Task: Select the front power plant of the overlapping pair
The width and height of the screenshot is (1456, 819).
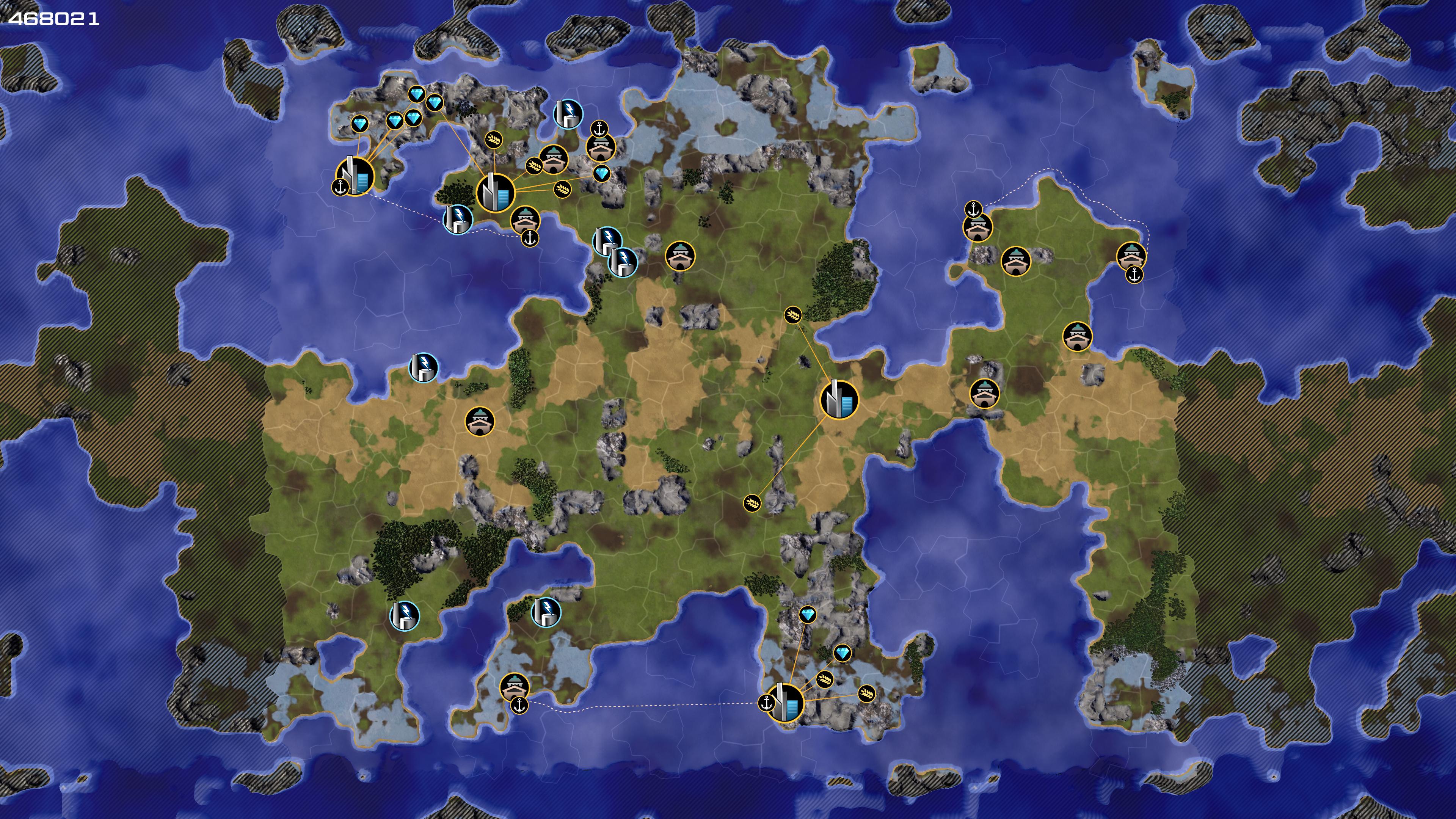Action: (623, 262)
